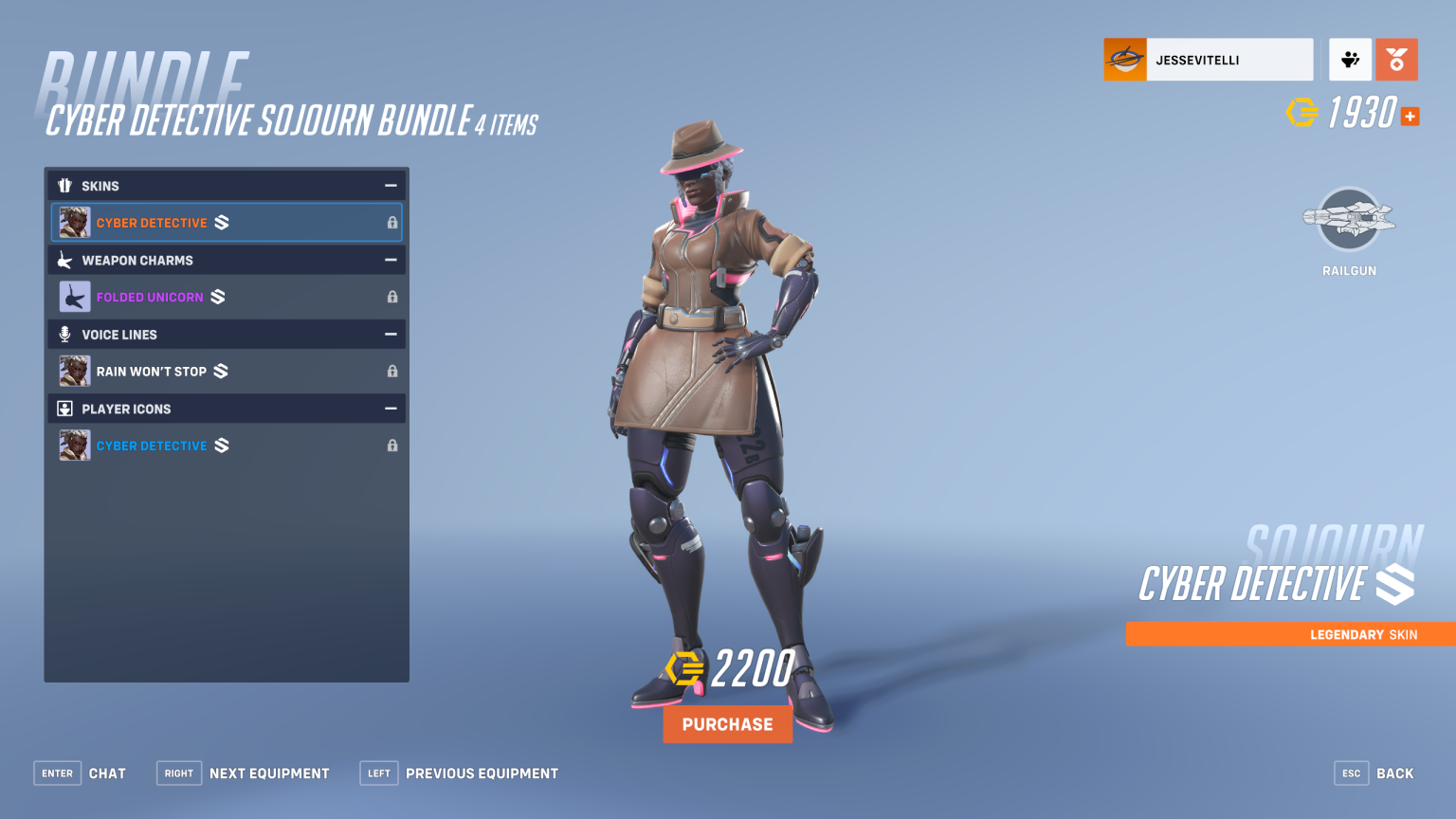Click the lock on the Cyber Detective skin row
Viewport: 1456px width, 819px height.
tap(391, 222)
